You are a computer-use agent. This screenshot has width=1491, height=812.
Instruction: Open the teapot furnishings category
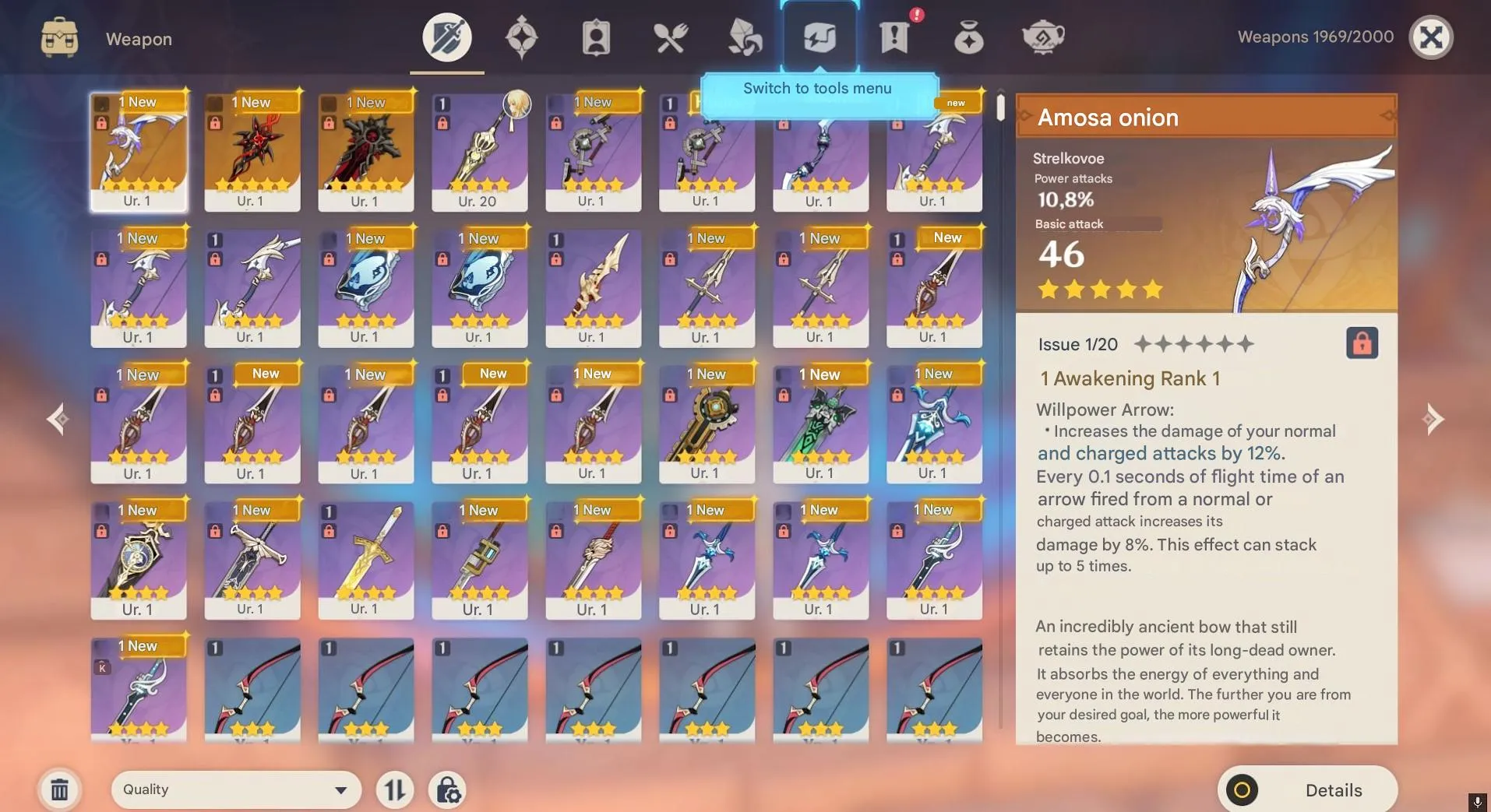(1043, 35)
